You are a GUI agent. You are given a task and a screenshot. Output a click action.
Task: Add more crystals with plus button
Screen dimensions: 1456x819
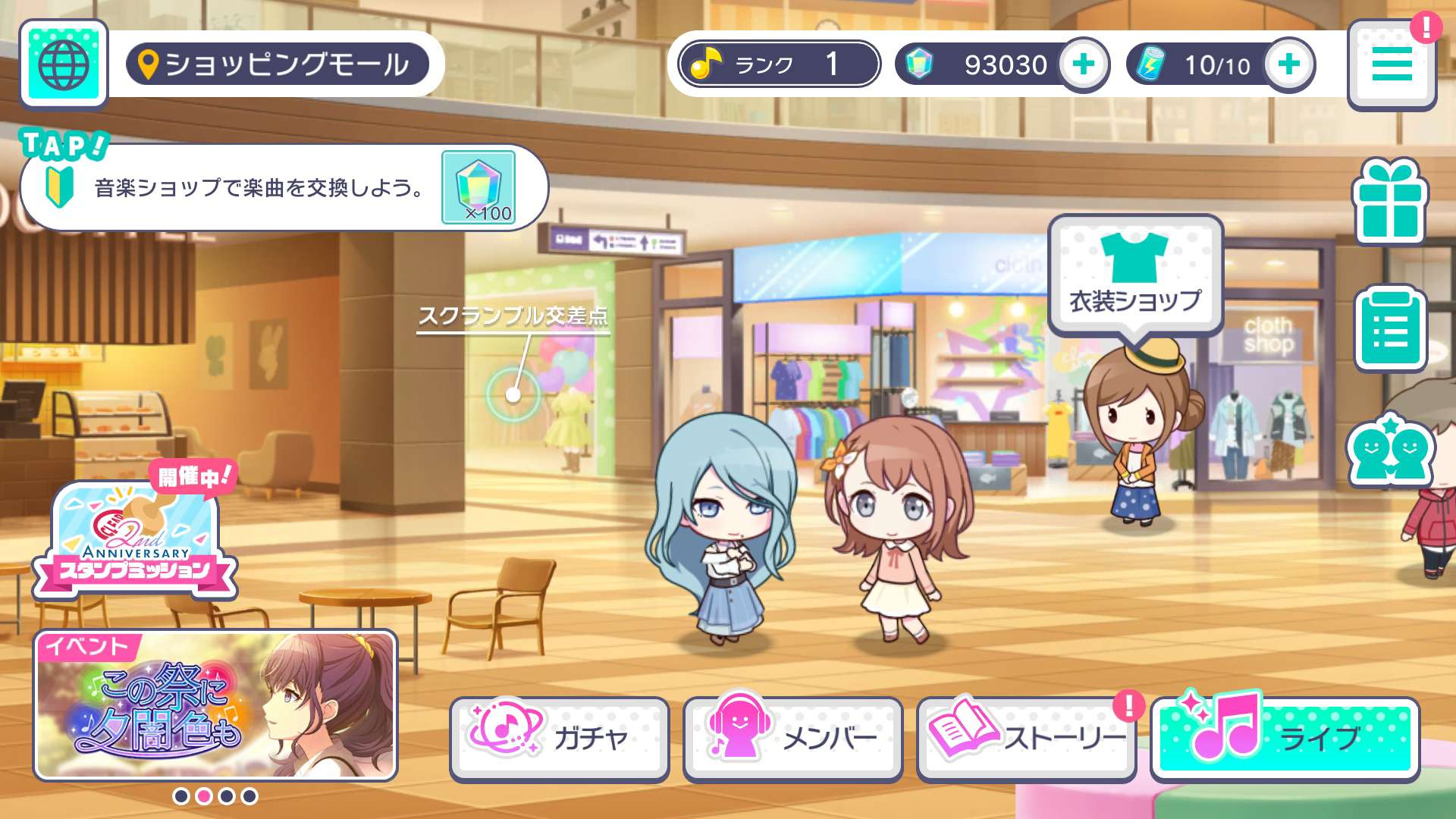coord(1083,64)
